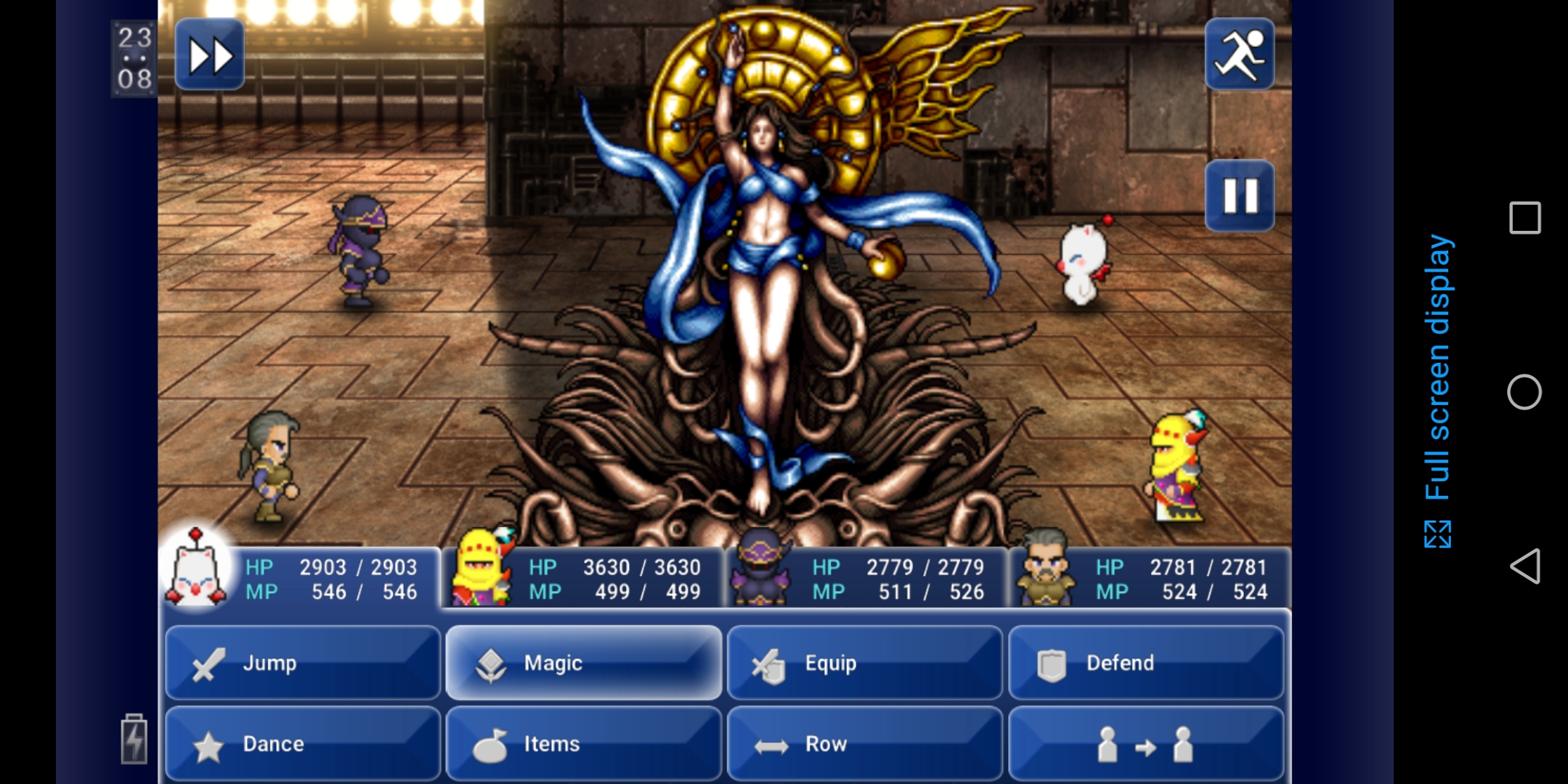The width and height of the screenshot is (1568, 784).
Task: Pause the battle
Action: 1239,196
